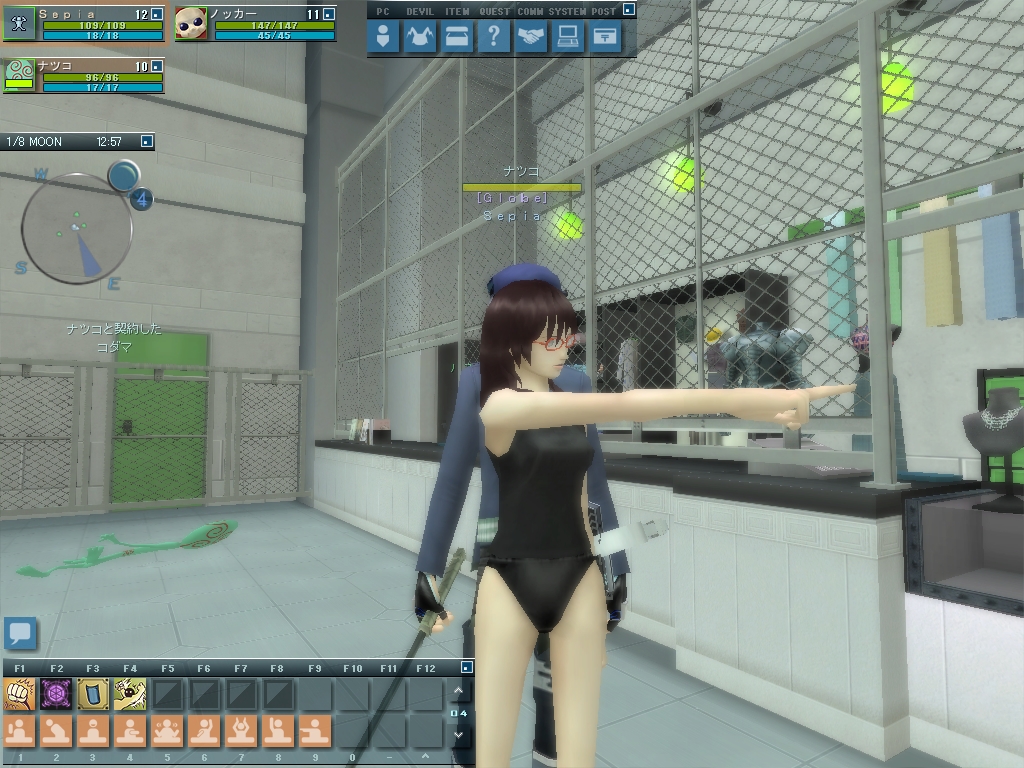Activate the punch fist skill in F1

tap(20, 694)
